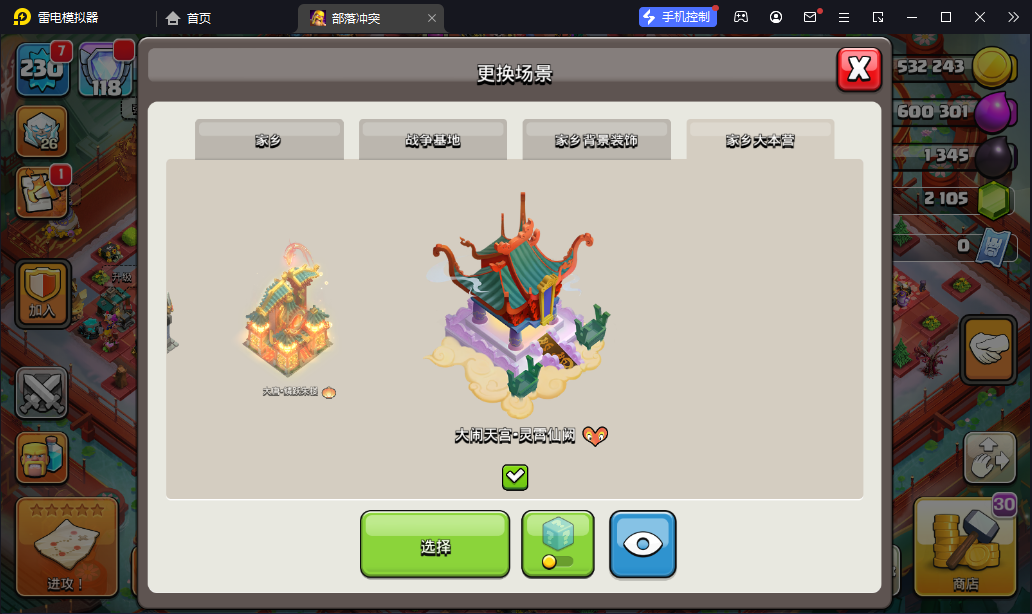This screenshot has width=1032, height=614.
Task: Show the 家乡背景装饰 tab
Action: click(x=597, y=140)
